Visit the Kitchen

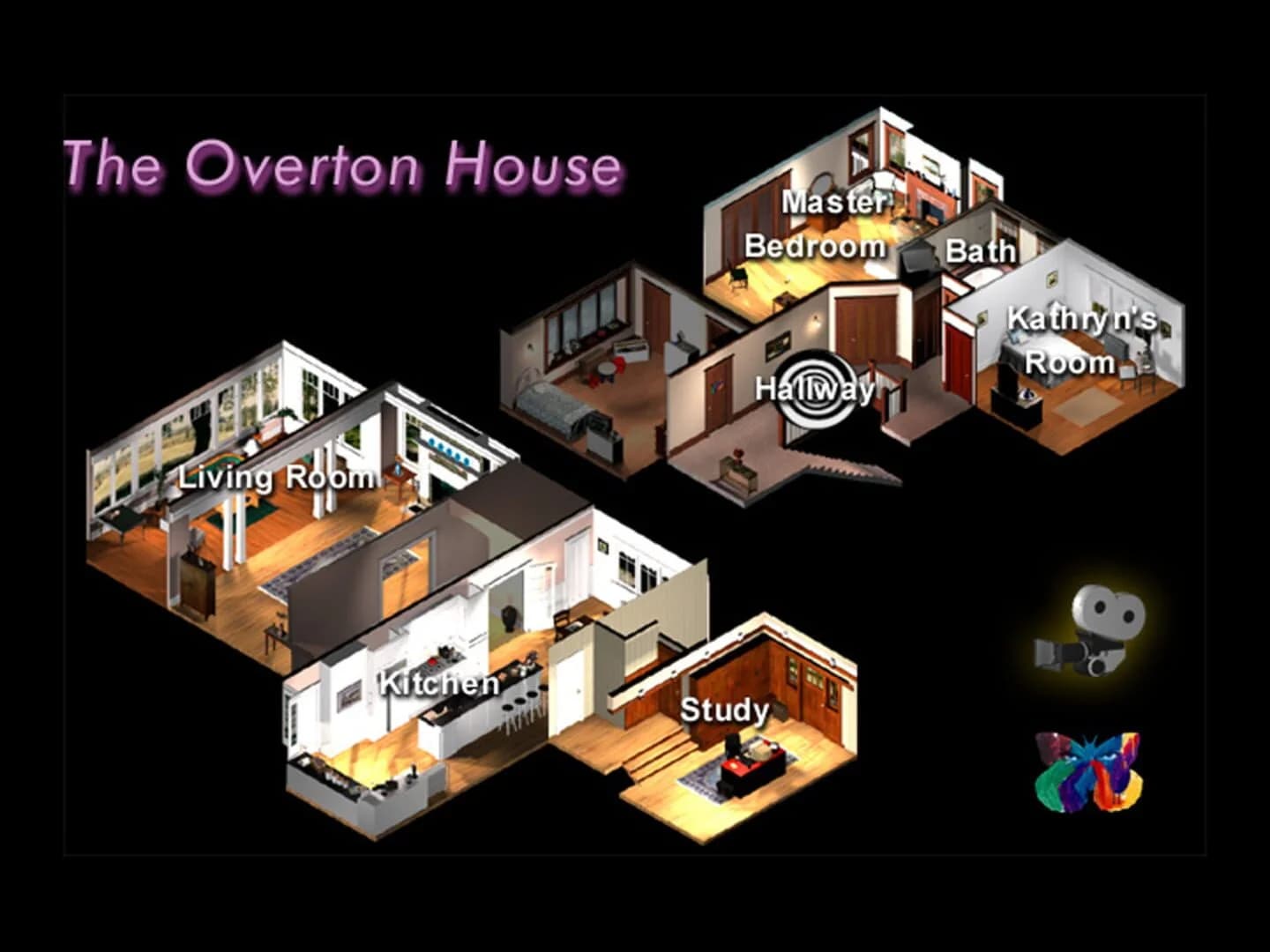point(438,681)
